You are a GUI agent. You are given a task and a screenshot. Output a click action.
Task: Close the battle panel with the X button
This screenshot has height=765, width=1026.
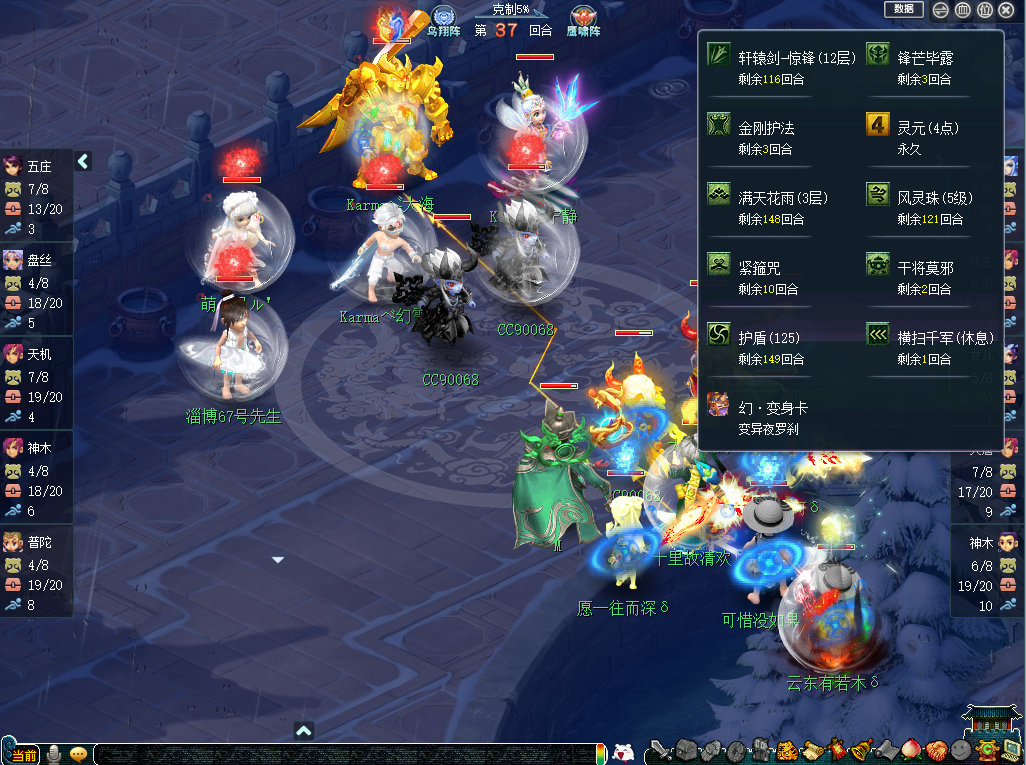1006,10
